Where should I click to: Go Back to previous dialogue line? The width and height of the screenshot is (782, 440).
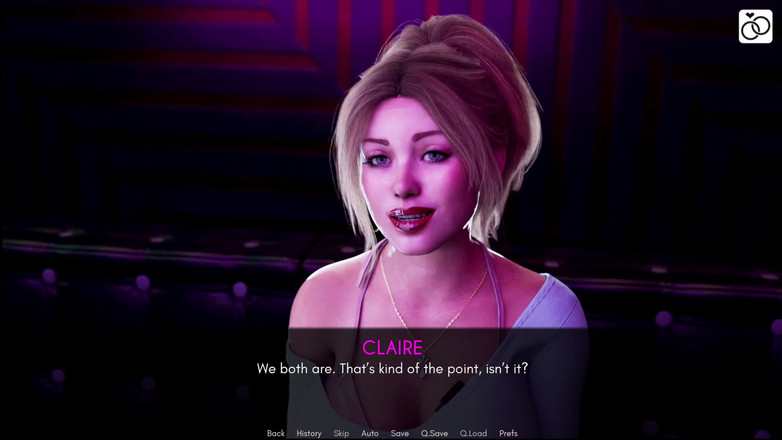point(276,433)
